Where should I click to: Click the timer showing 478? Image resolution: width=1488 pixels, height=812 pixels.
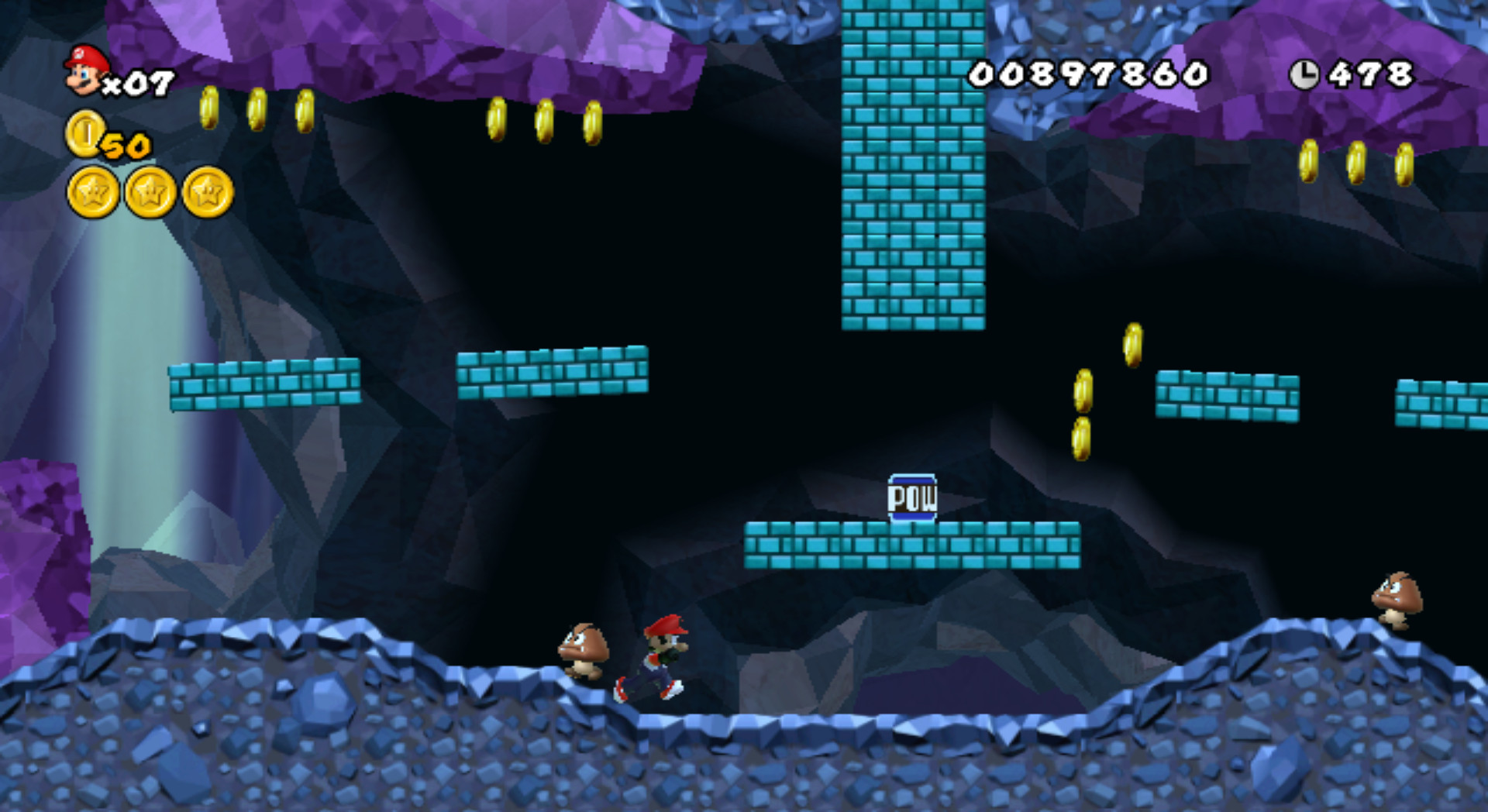pos(1372,74)
